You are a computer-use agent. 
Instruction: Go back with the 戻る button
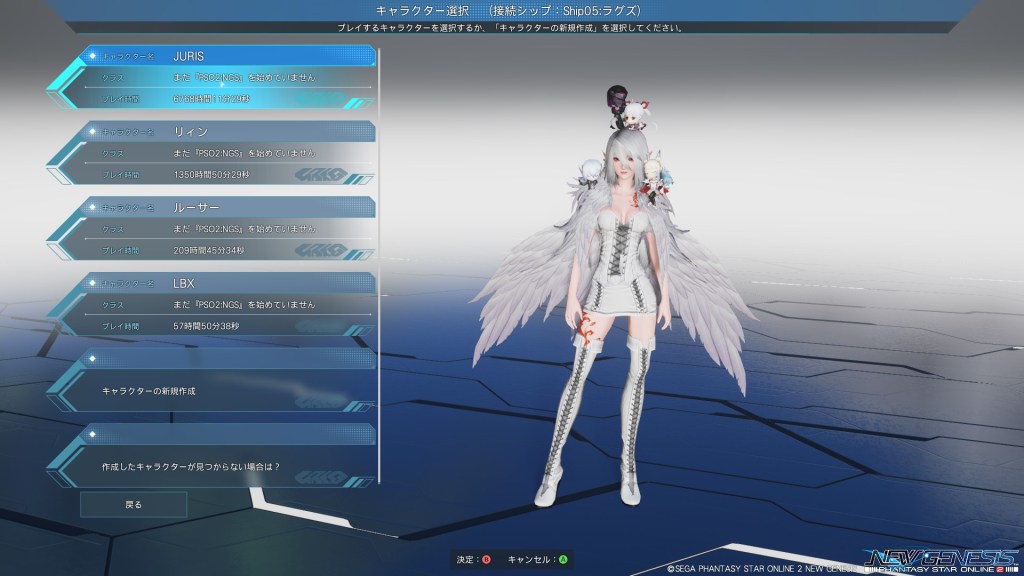[x=133, y=505]
